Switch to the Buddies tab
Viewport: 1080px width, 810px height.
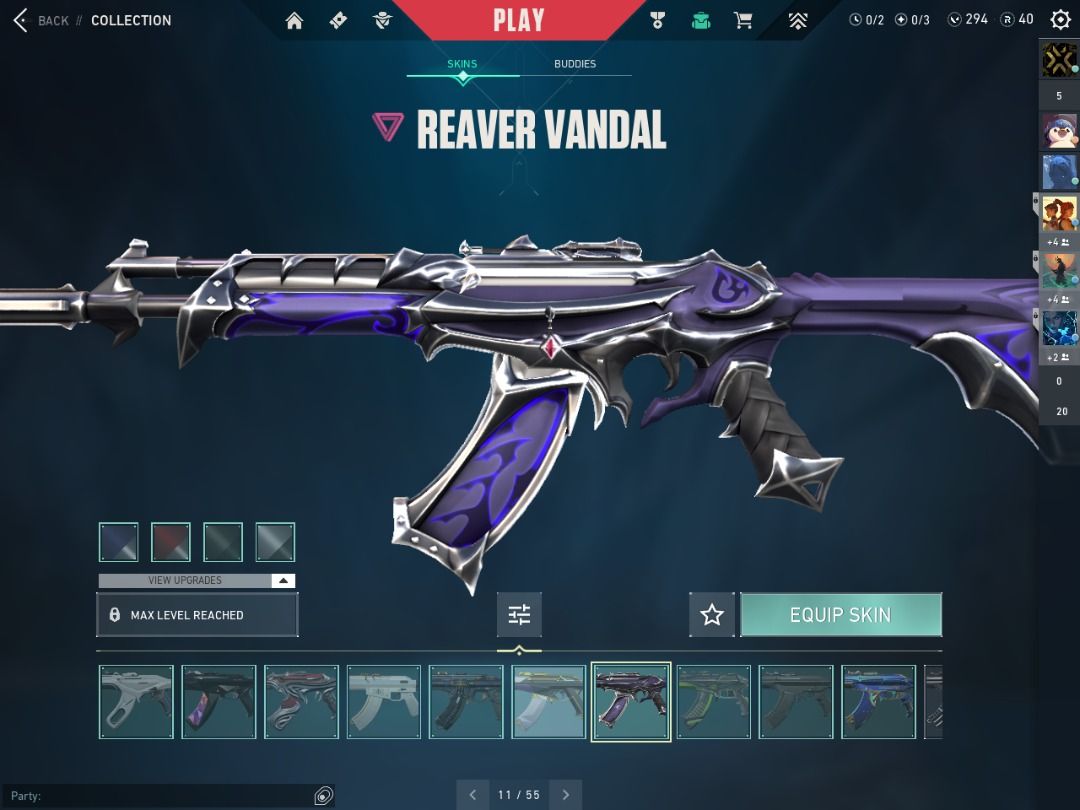point(575,64)
